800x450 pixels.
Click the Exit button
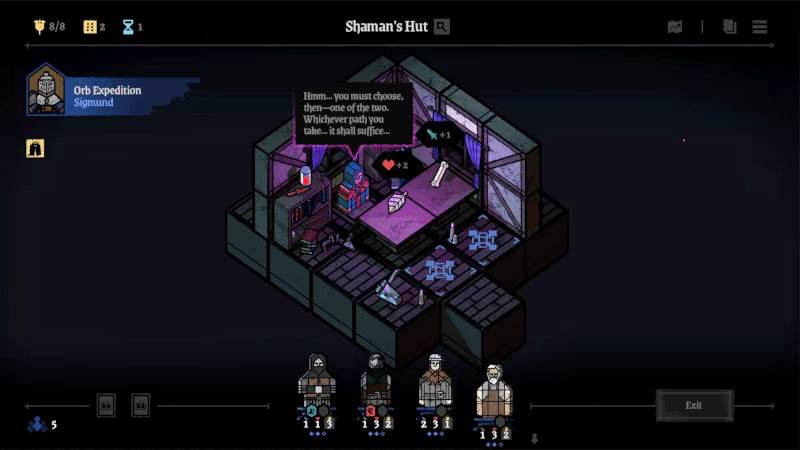[x=694, y=405]
